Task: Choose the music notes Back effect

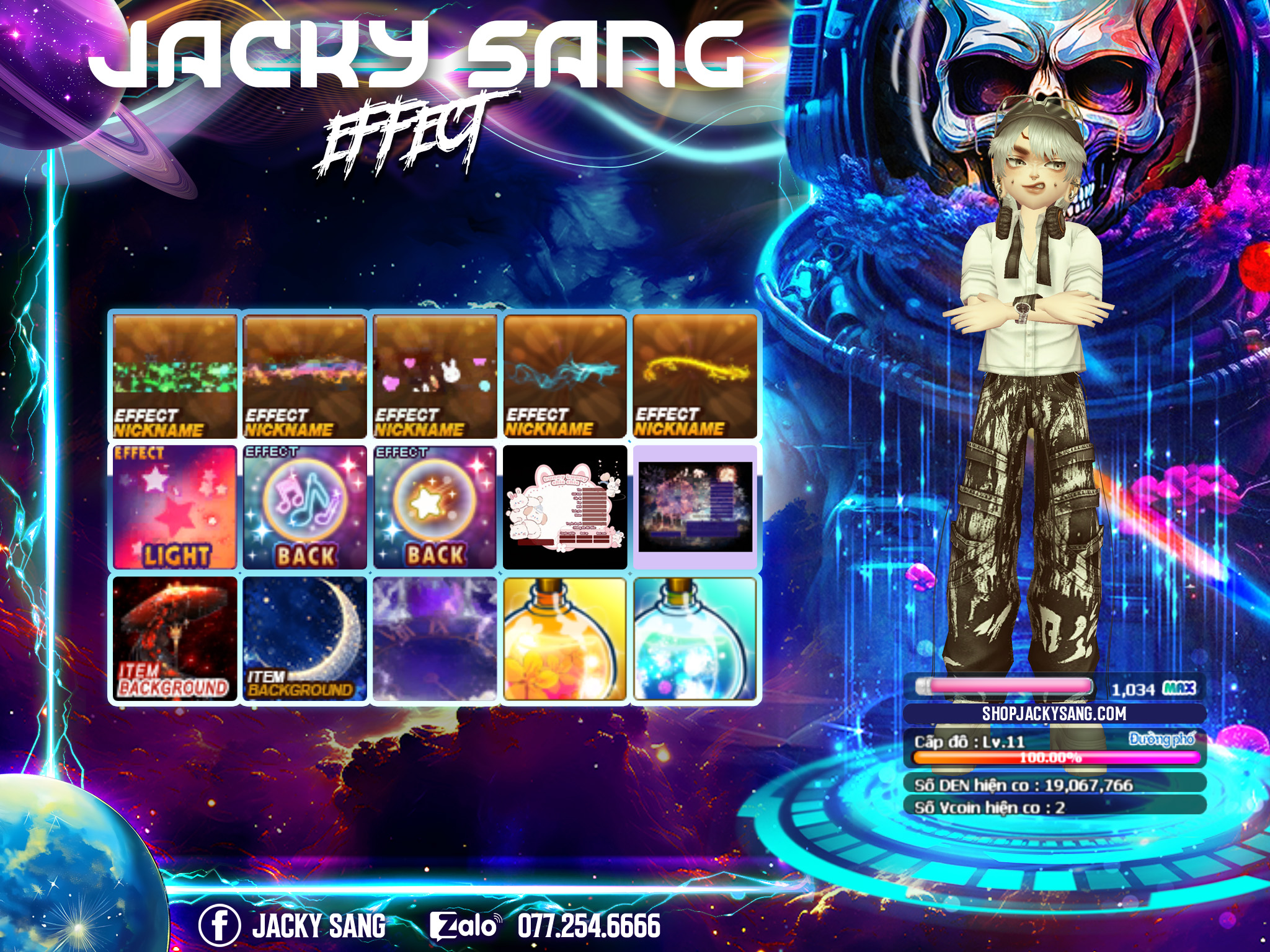Action: pos(304,507)
